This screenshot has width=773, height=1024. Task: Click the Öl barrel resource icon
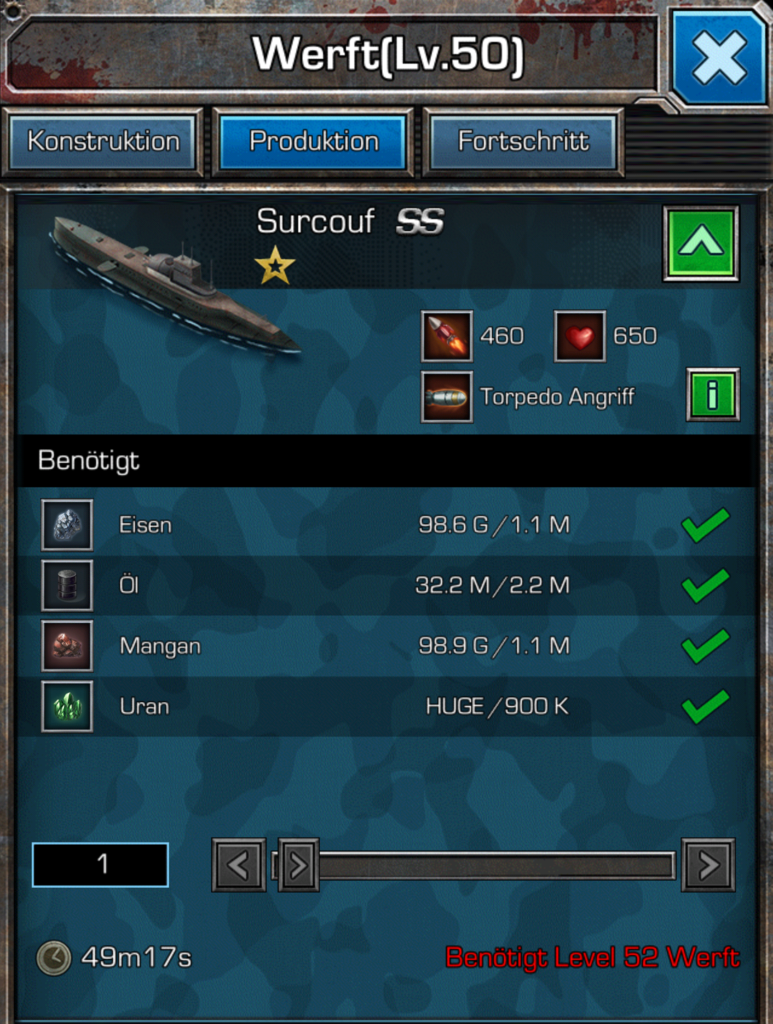tap(67, 585)
